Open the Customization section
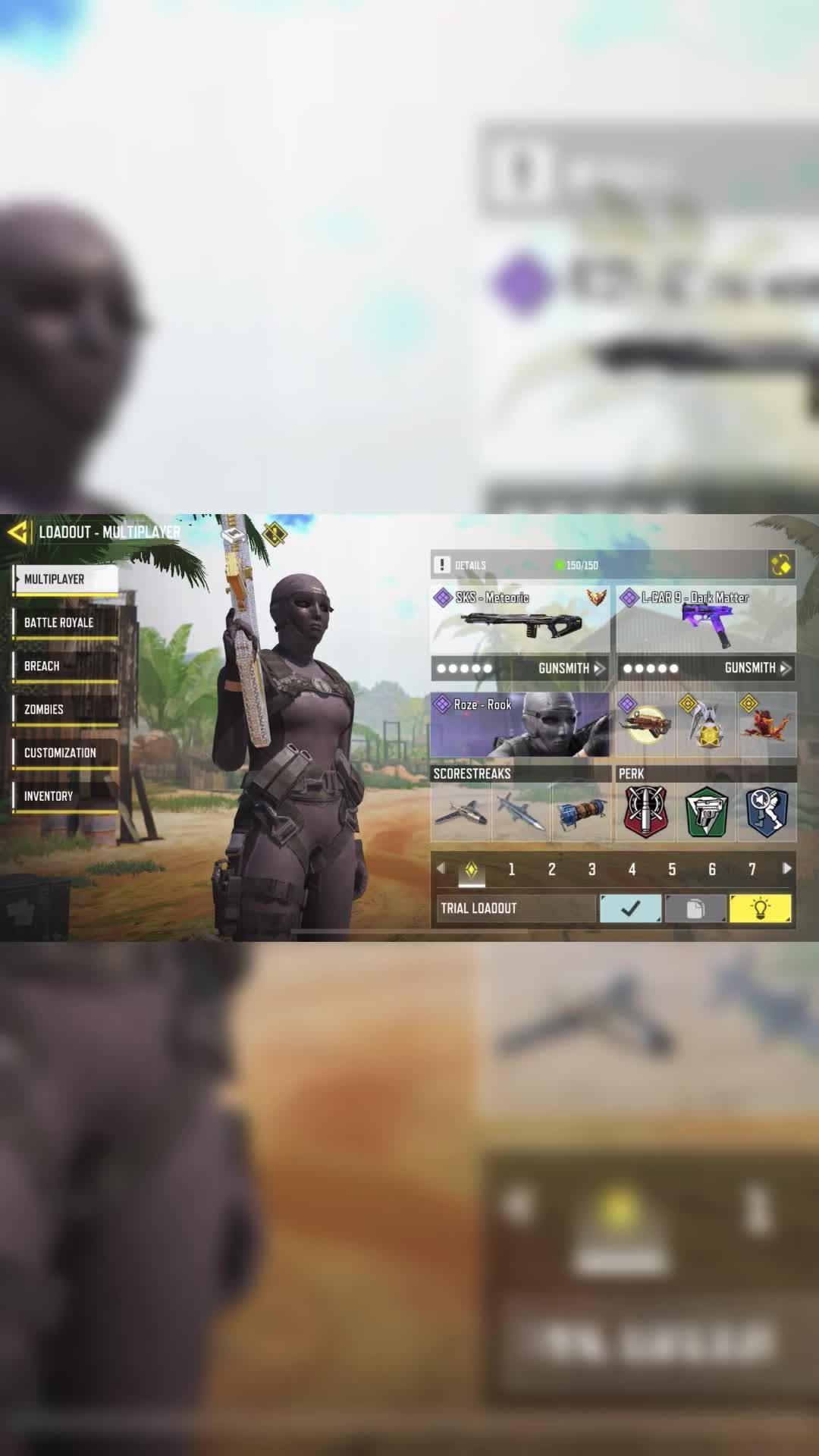 65,752
